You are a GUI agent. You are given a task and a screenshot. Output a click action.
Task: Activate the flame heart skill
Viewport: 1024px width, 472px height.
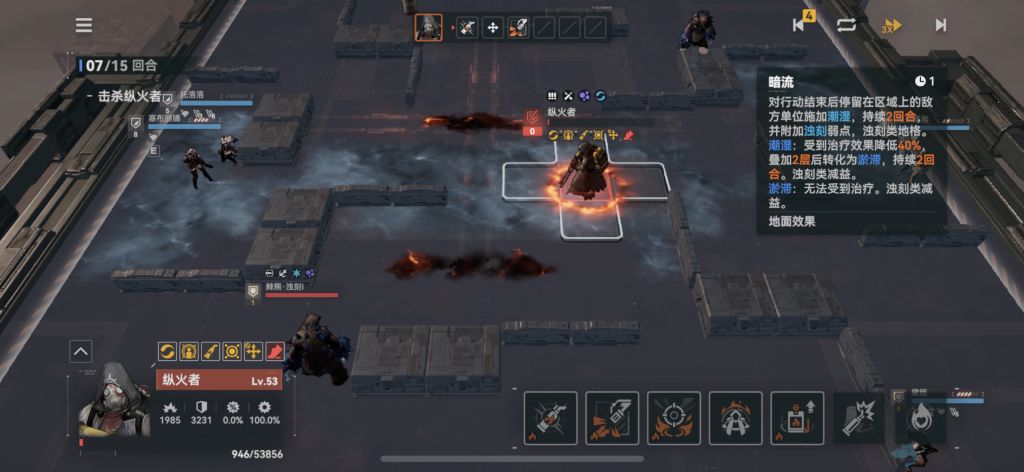[x=919, y=417]
